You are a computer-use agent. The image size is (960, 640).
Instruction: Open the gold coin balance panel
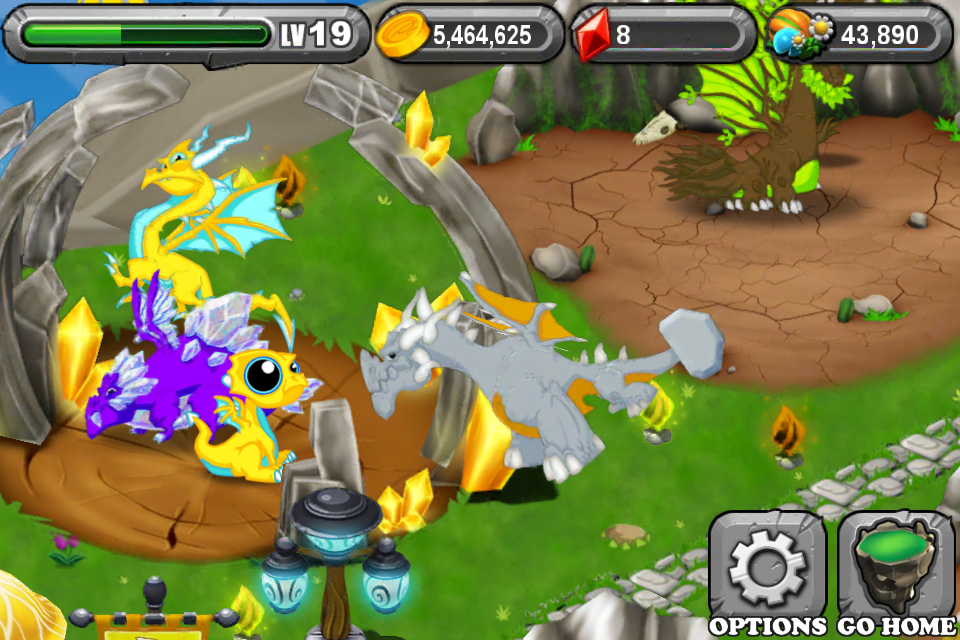click(468, 35)
